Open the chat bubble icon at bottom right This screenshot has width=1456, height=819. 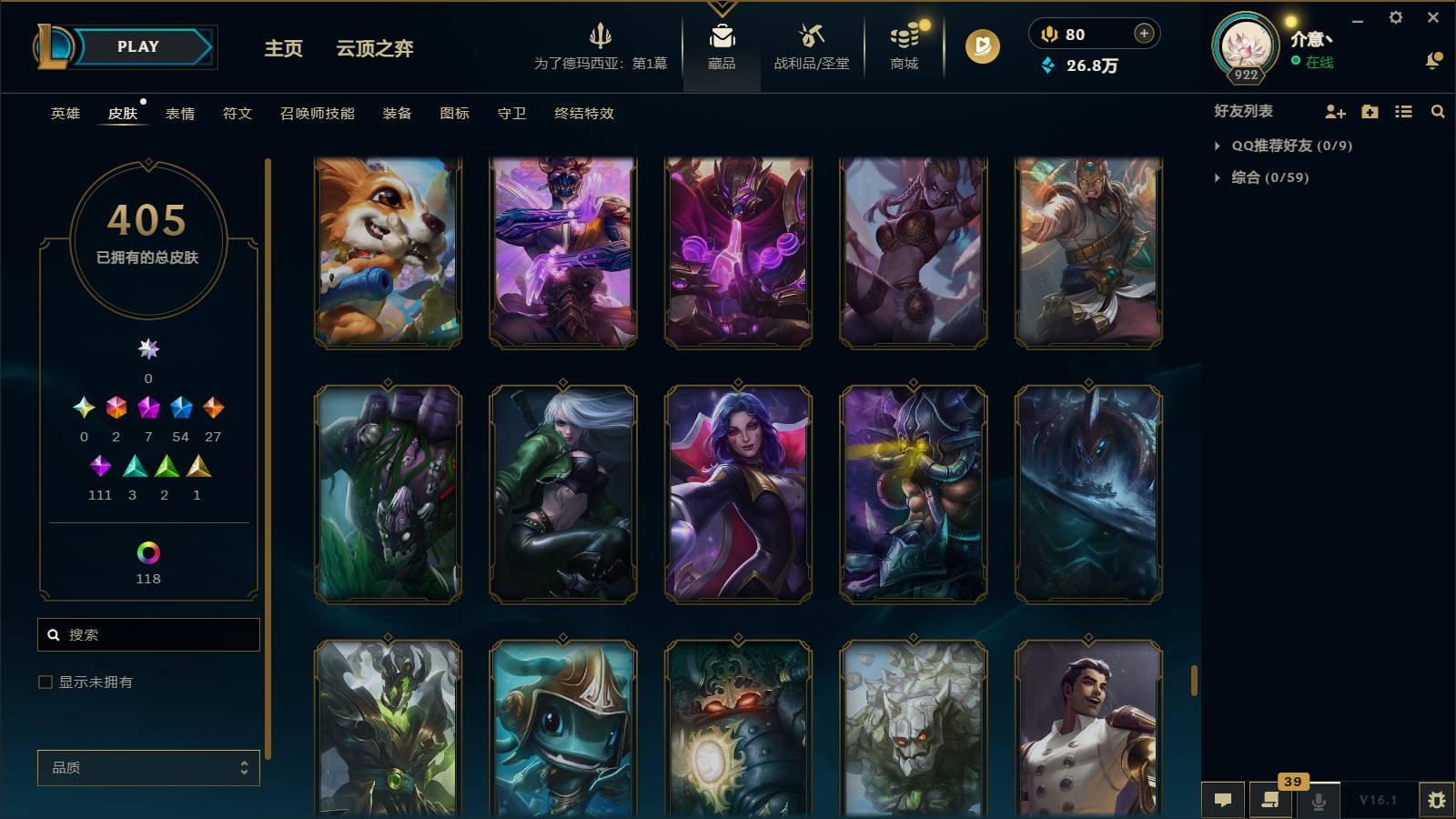tap(1223, 800)
